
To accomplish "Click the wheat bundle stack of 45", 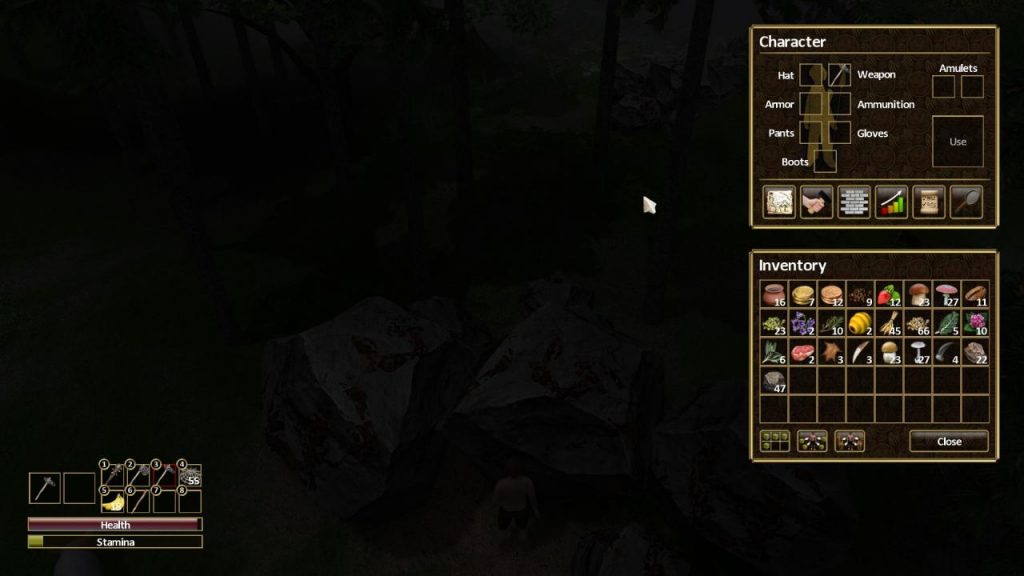I will [x=889, y=323].
